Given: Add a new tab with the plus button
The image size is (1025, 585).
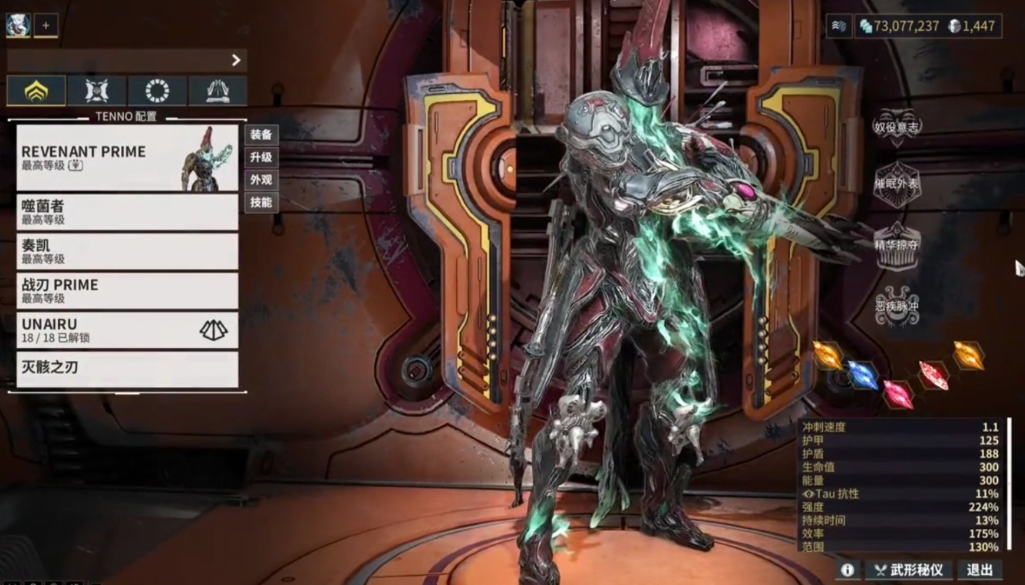Looking at the screenshot, I should [46, 25].
